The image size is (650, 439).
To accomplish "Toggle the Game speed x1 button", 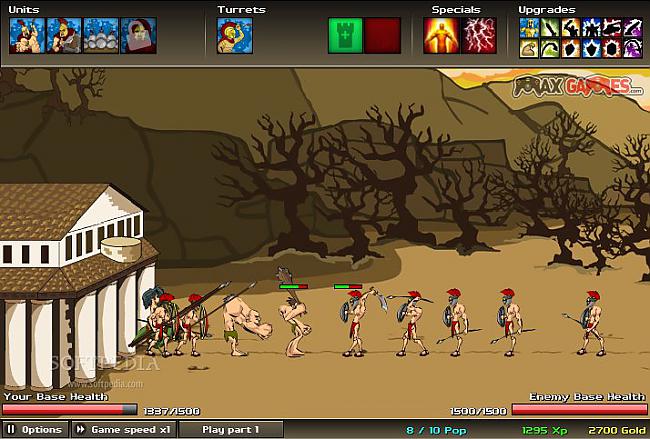I will (x=121, y=429).
